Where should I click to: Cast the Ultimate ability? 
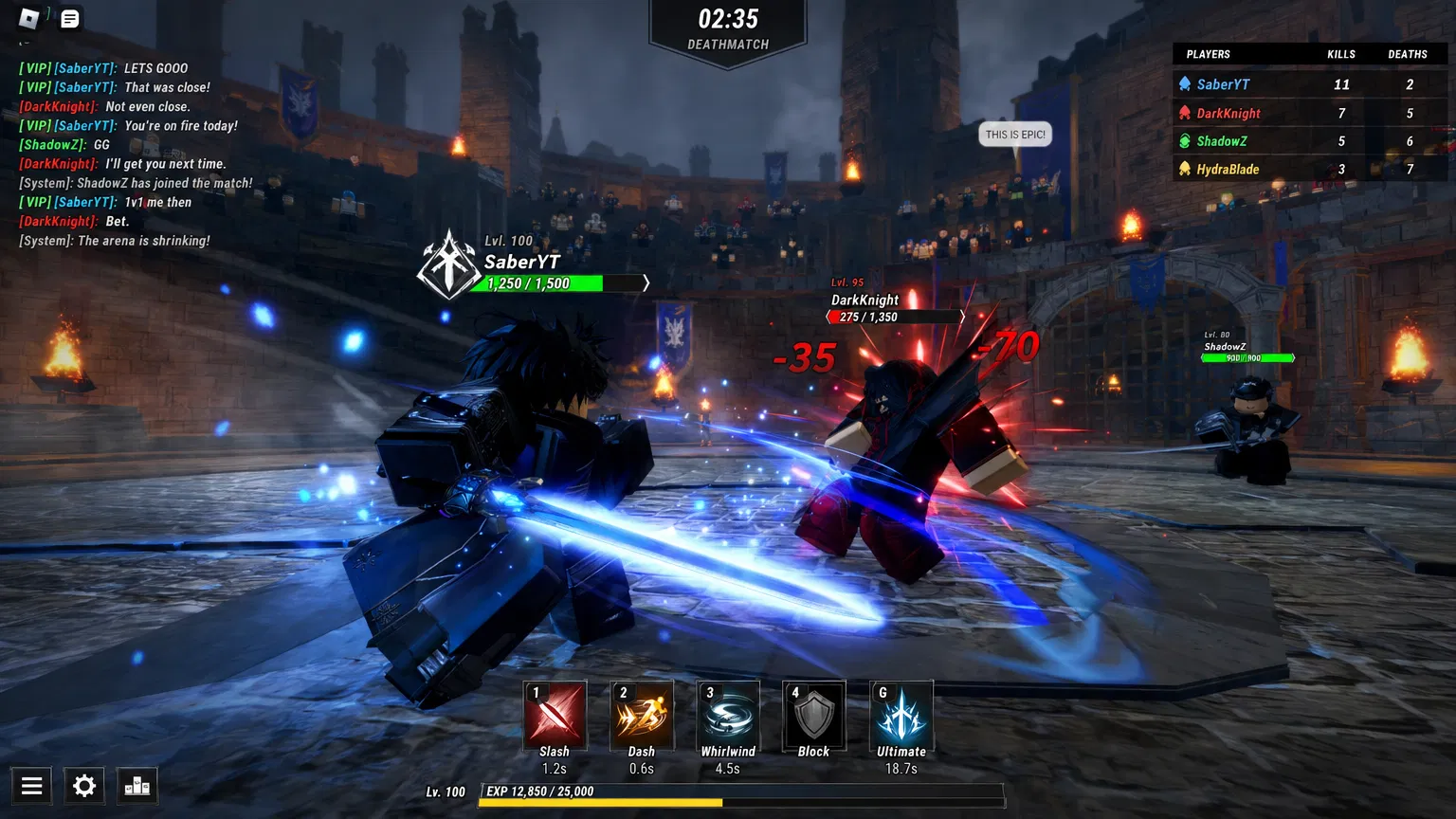[x=901, y=716]
